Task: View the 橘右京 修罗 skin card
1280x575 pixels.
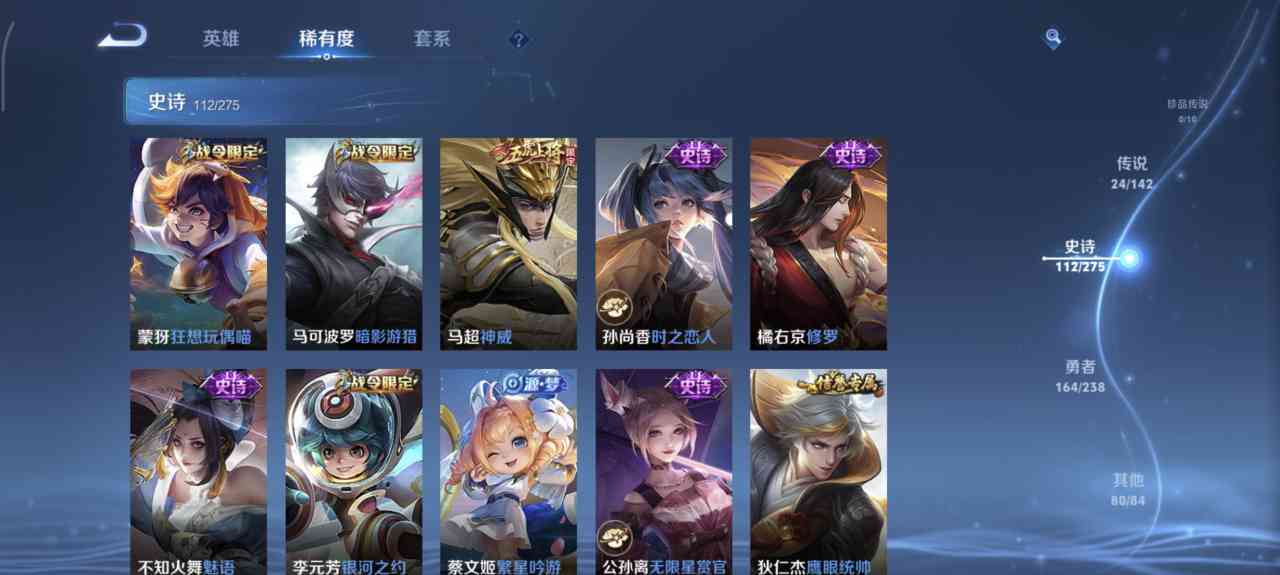Action: click(x=818, y=244)
